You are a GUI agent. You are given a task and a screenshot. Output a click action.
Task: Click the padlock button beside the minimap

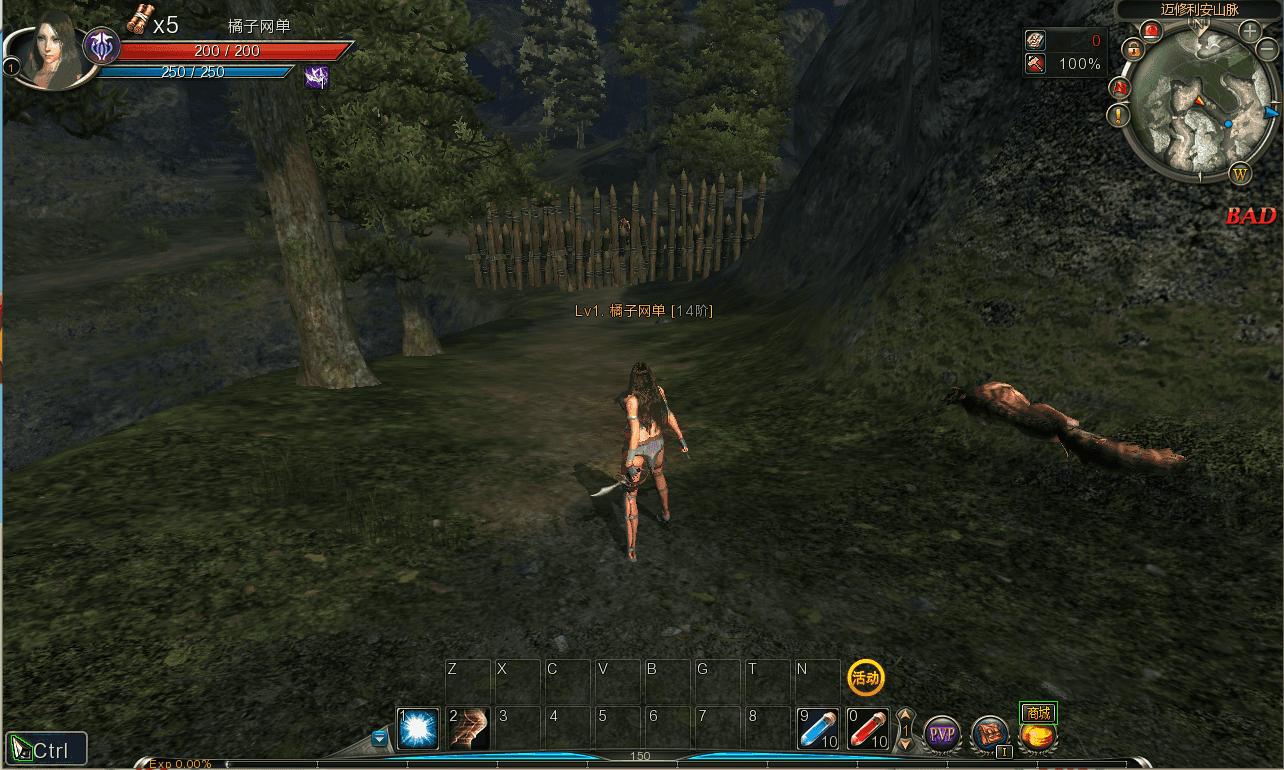point(1132,48)
